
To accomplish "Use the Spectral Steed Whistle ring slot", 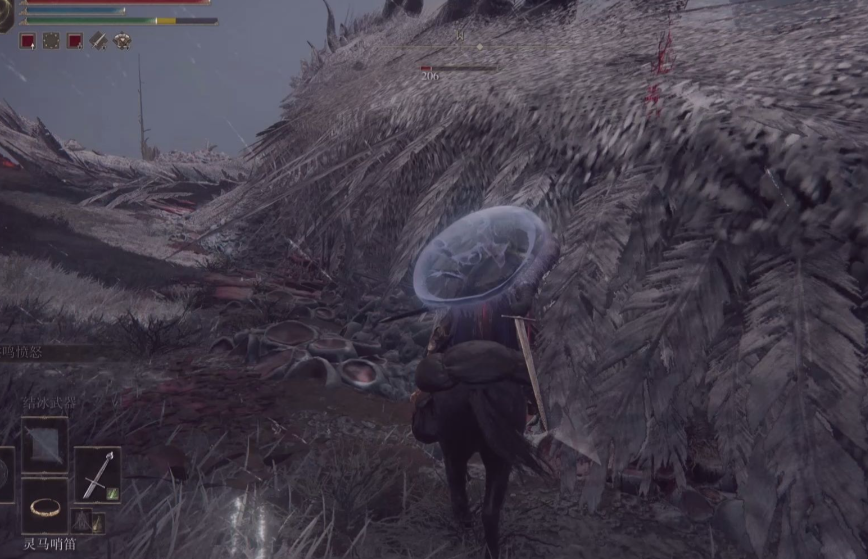I will click(x=45, y=506).
